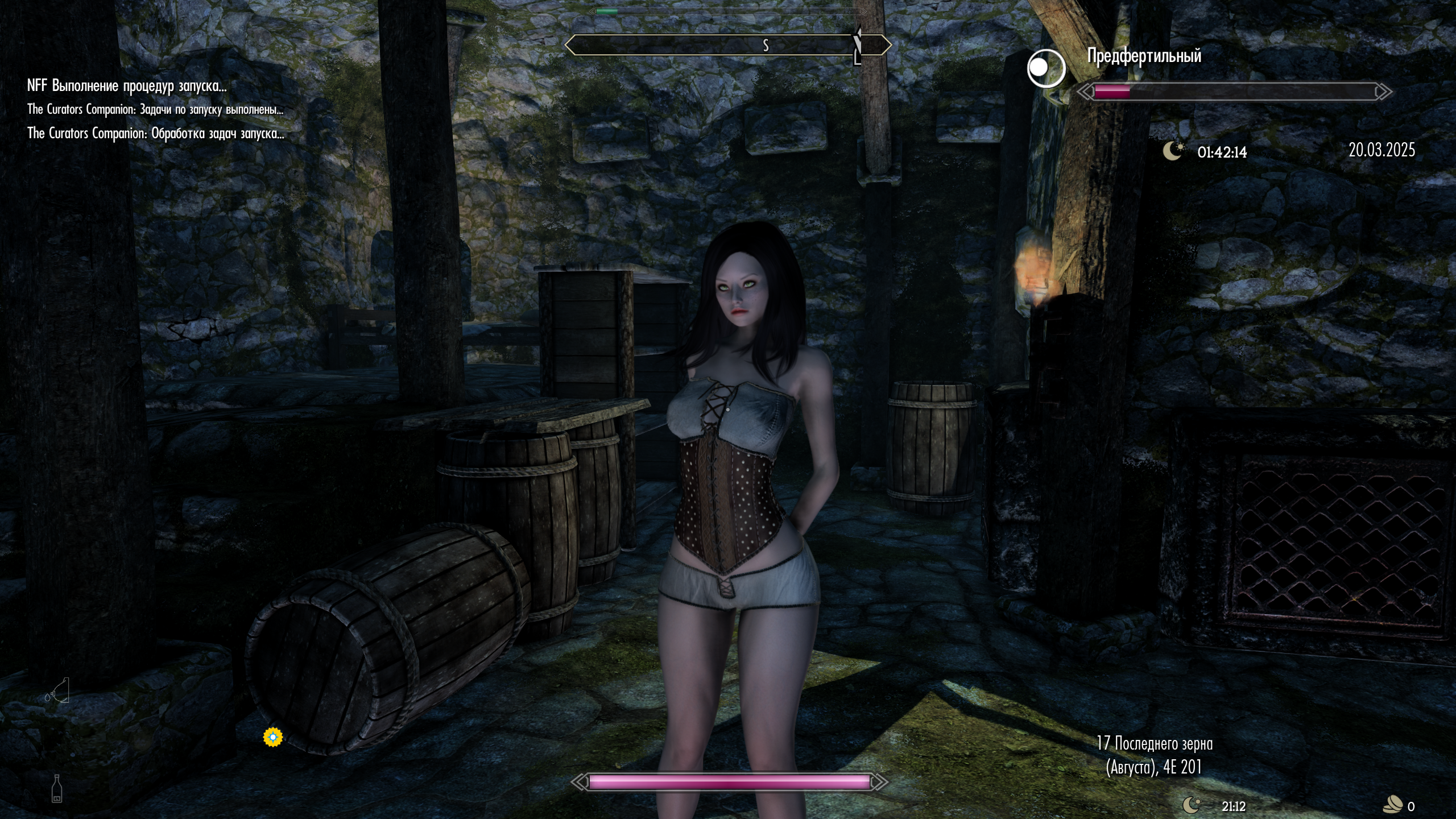The image size is (1456, 819).
Task: Select the yellow flower status icon
Action: tap(273, 737)
